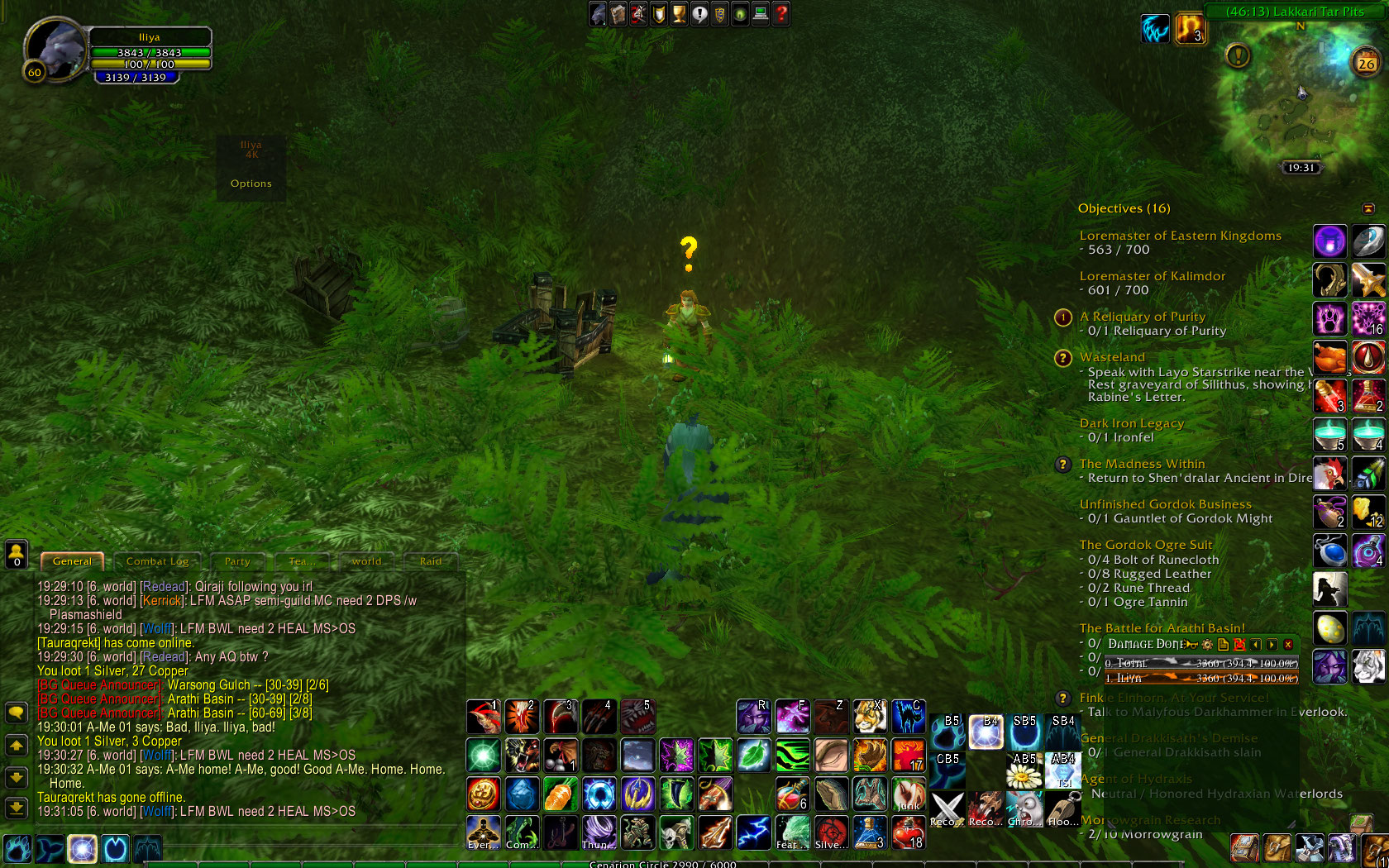This screenshot has height=868, width=1389.
Task: Open the main menu computer icon
Action: 760,13
